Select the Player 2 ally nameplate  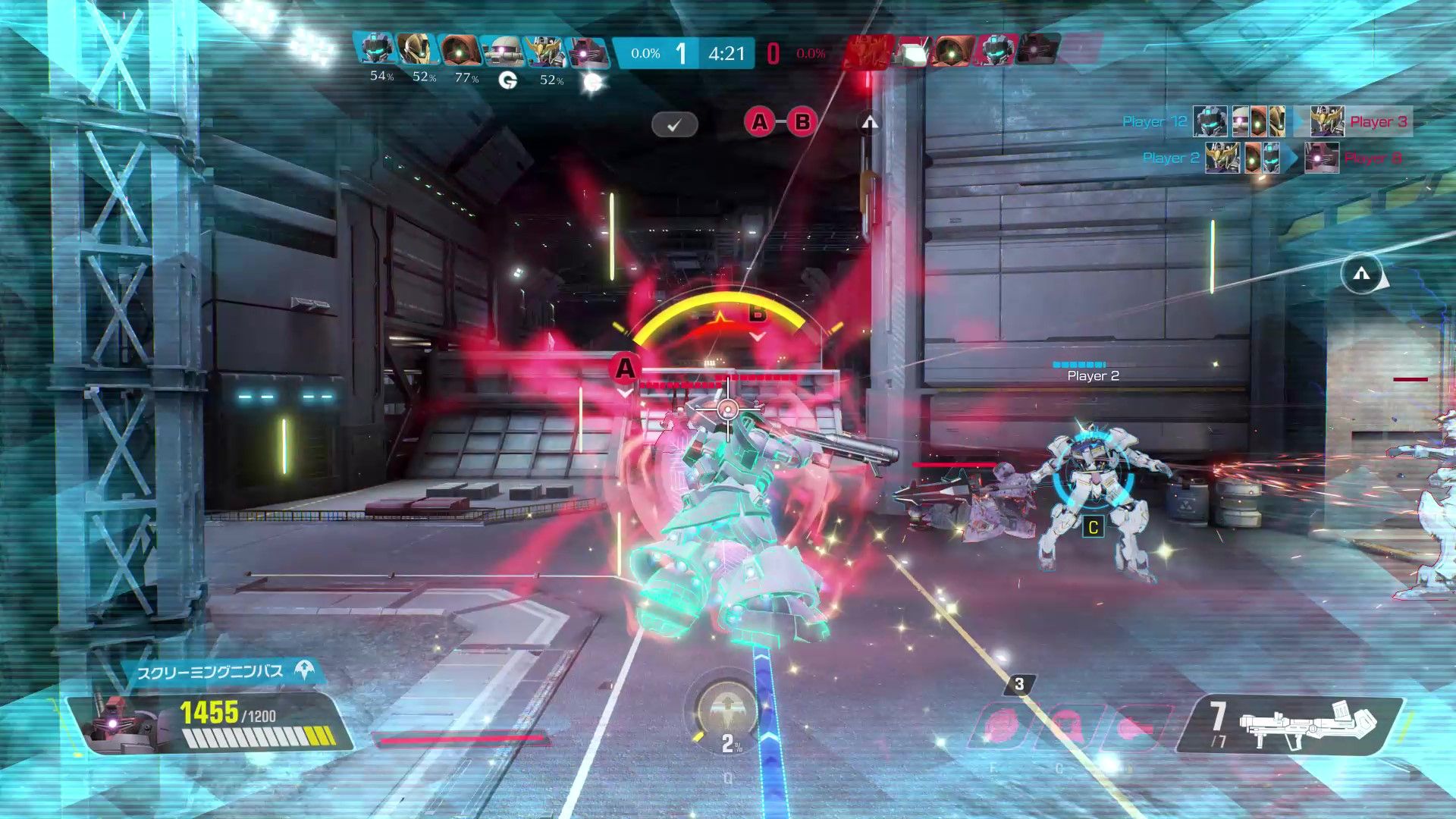coord(1093,375)
